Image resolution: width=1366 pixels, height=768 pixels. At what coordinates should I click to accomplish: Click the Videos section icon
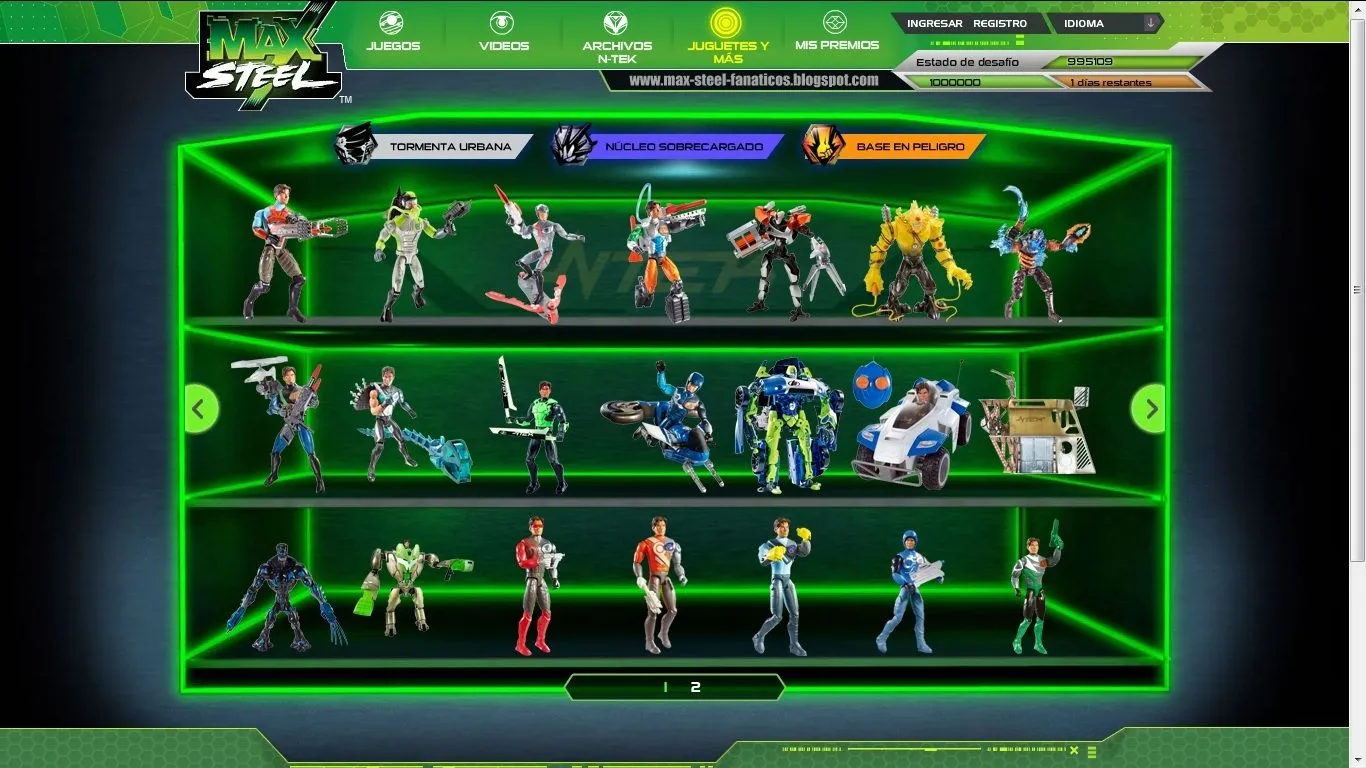pos(502,24)
